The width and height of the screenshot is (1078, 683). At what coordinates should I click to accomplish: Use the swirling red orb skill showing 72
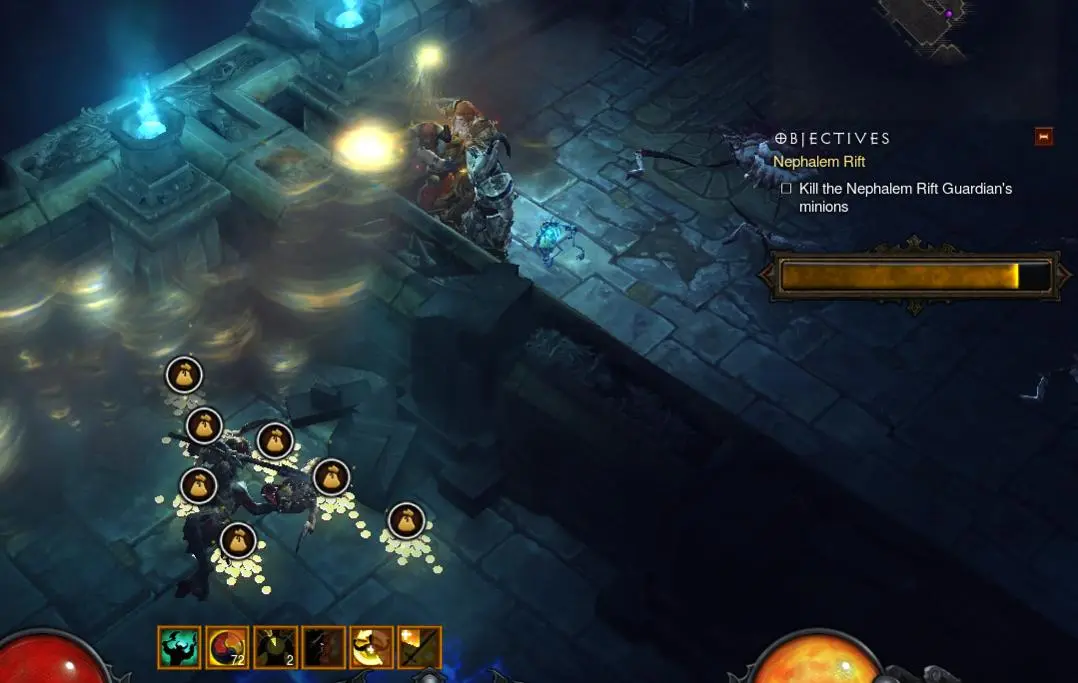(227, 647)
